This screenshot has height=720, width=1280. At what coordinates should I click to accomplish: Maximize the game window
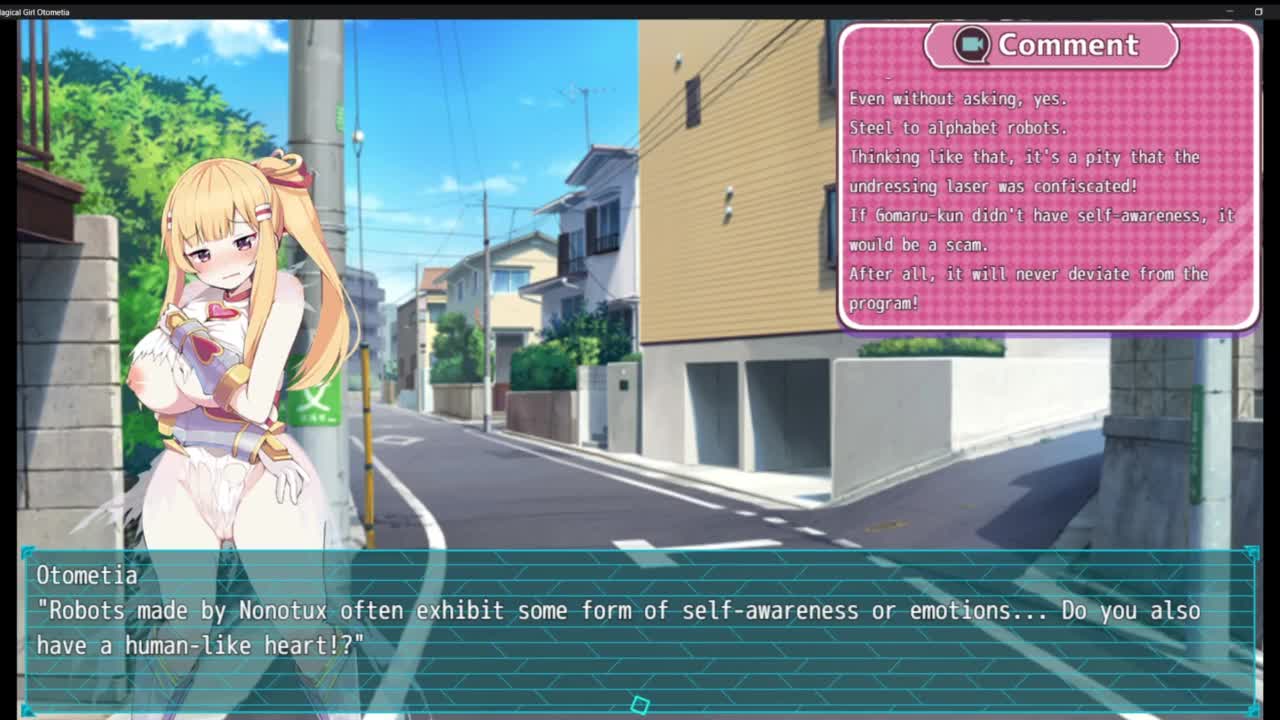tap(1258, 11)
